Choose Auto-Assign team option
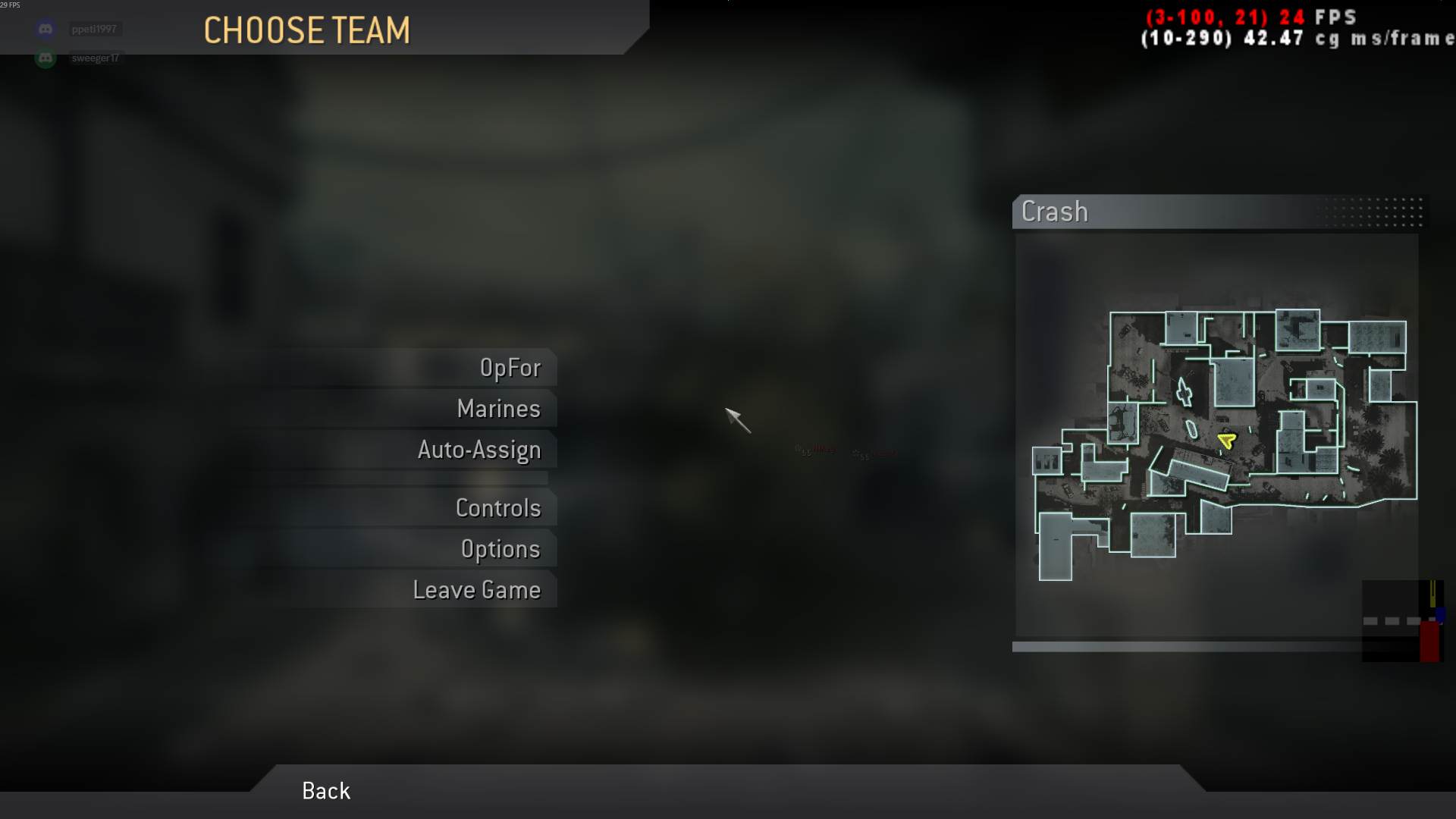The height and width of the screenshot is (819, 1456). (479, 449)
